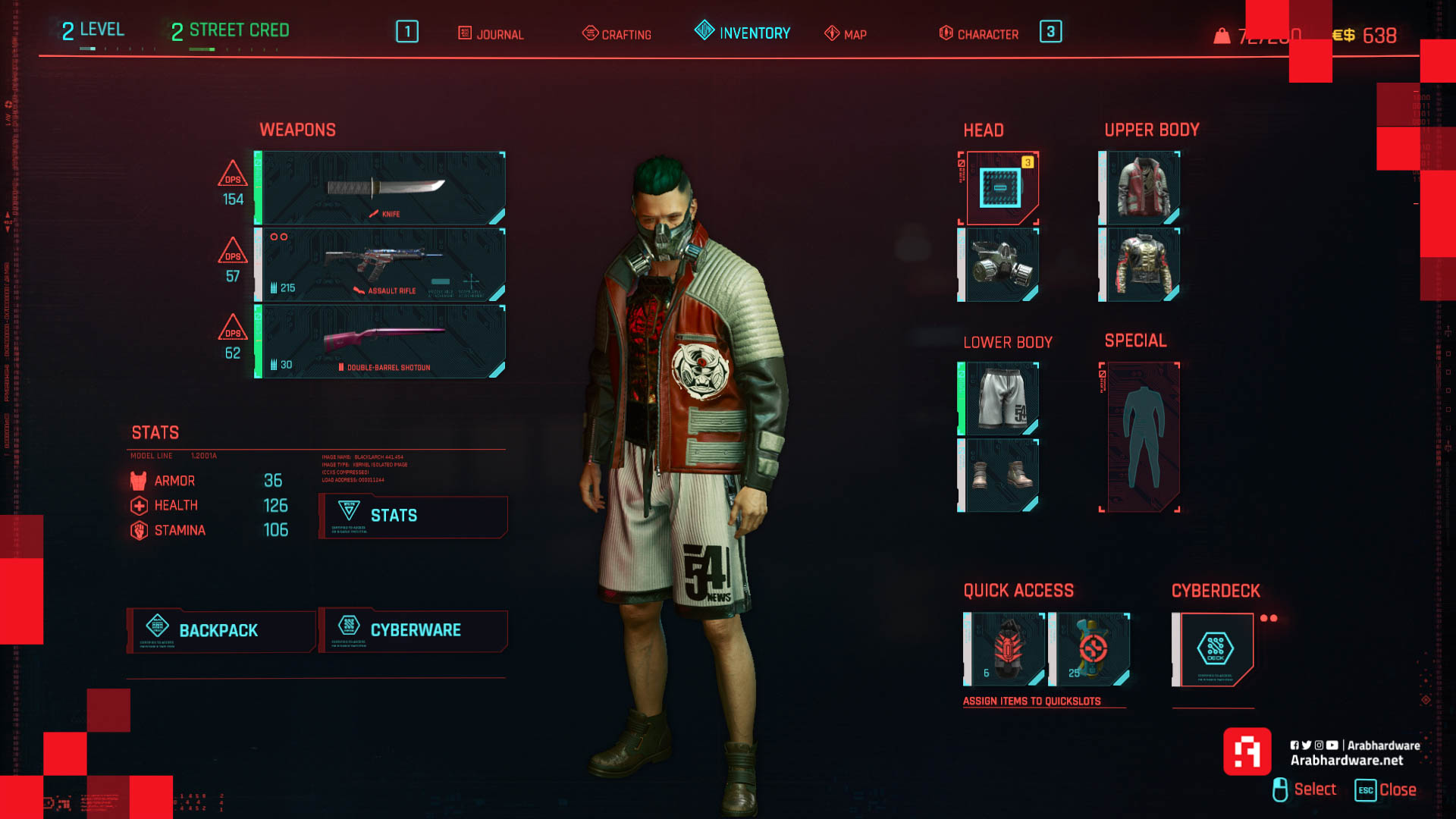Open the Backpack
The image size is (1456, 819).
point(221,630)
